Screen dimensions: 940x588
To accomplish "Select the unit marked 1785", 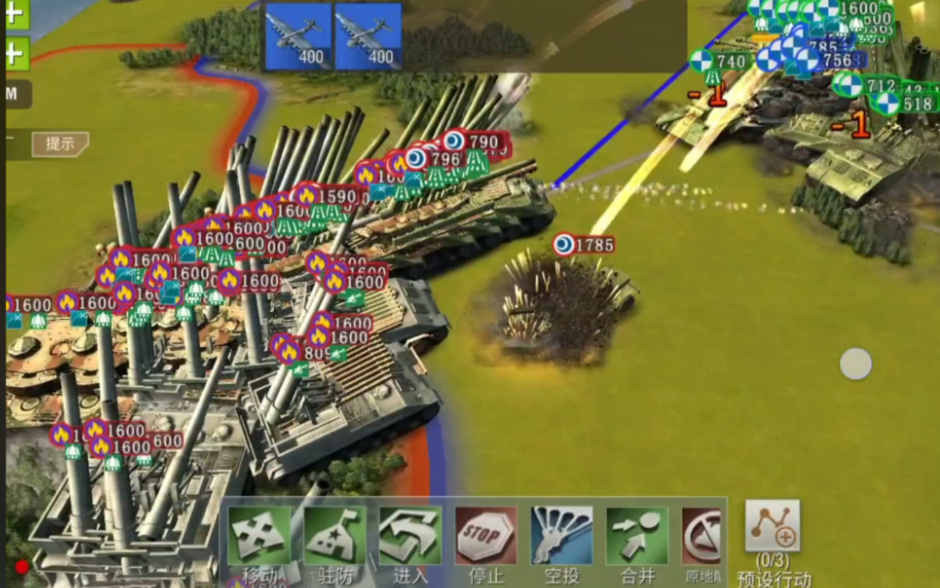I will pos(585,245).
